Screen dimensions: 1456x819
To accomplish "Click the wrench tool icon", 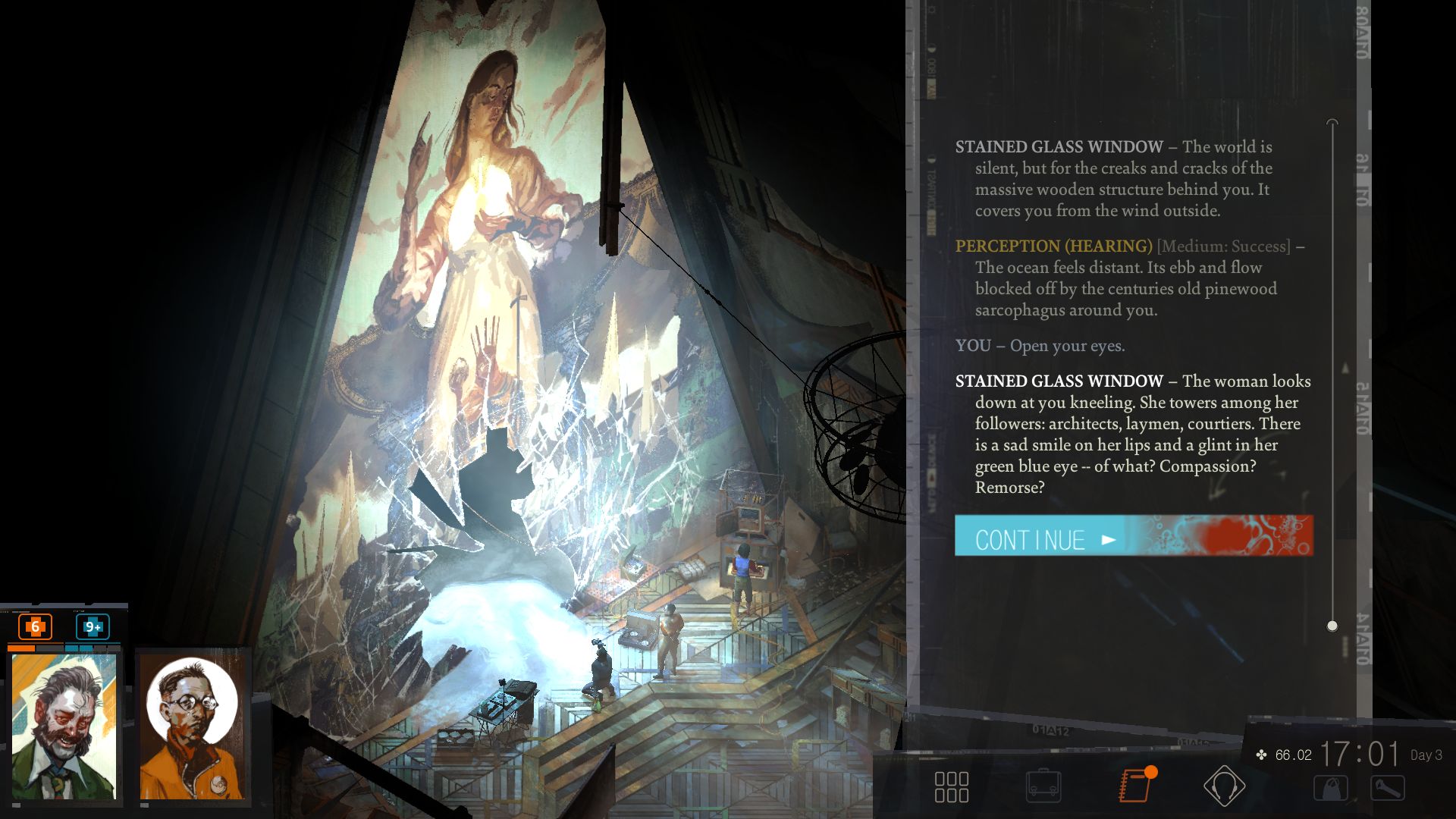I will 1387,789.
